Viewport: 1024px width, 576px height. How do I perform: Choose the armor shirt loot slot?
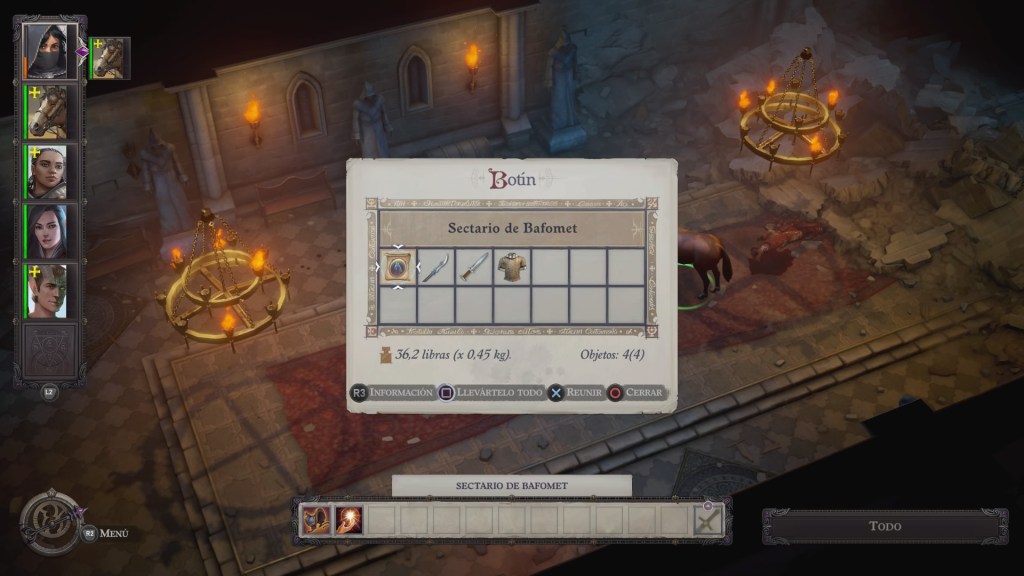pos(512,267)
